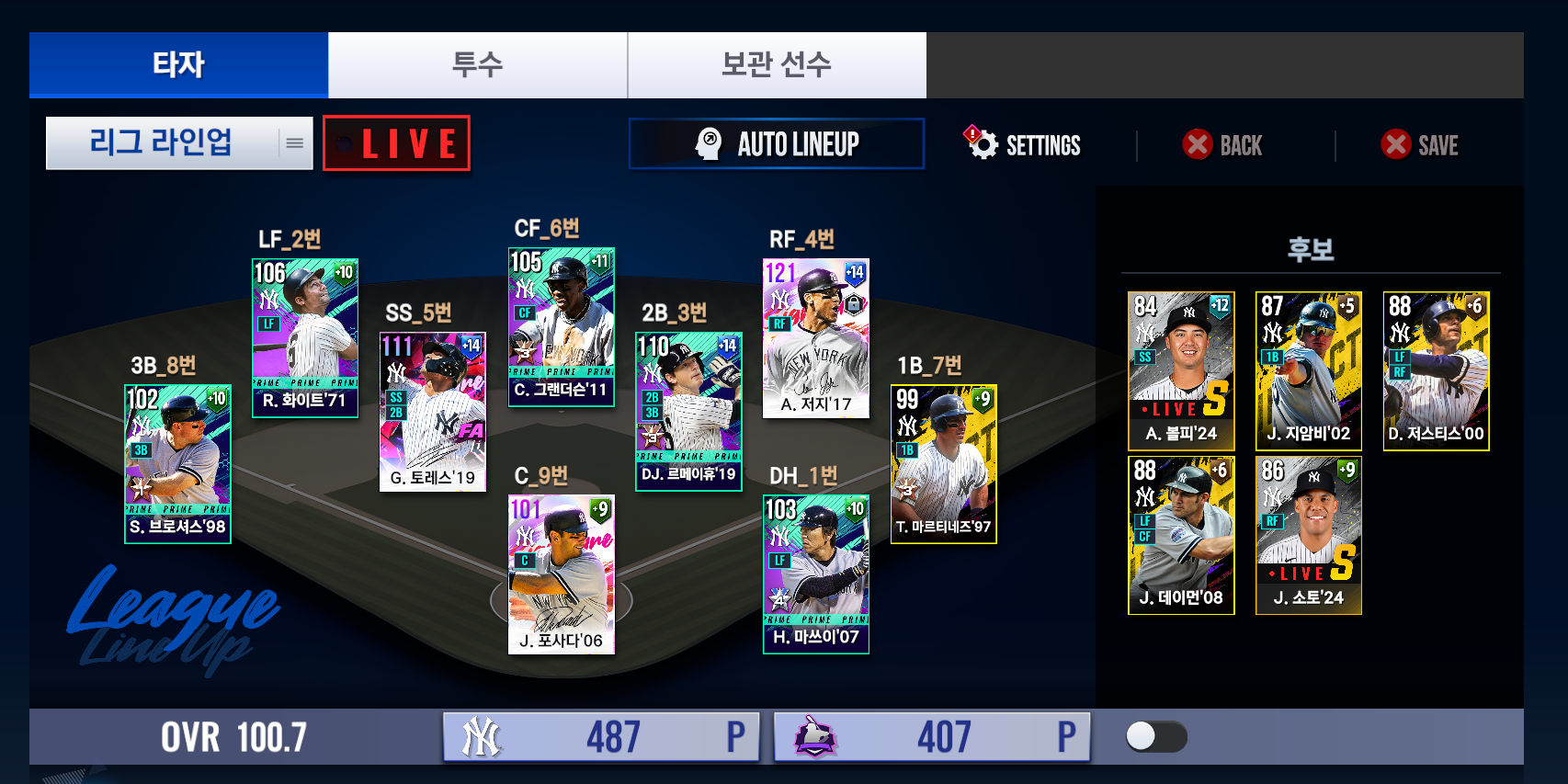Open the 보관 선수 tab
Image resolution: width=1568 pixels, height=784 pixels.
tap(777, 65)
